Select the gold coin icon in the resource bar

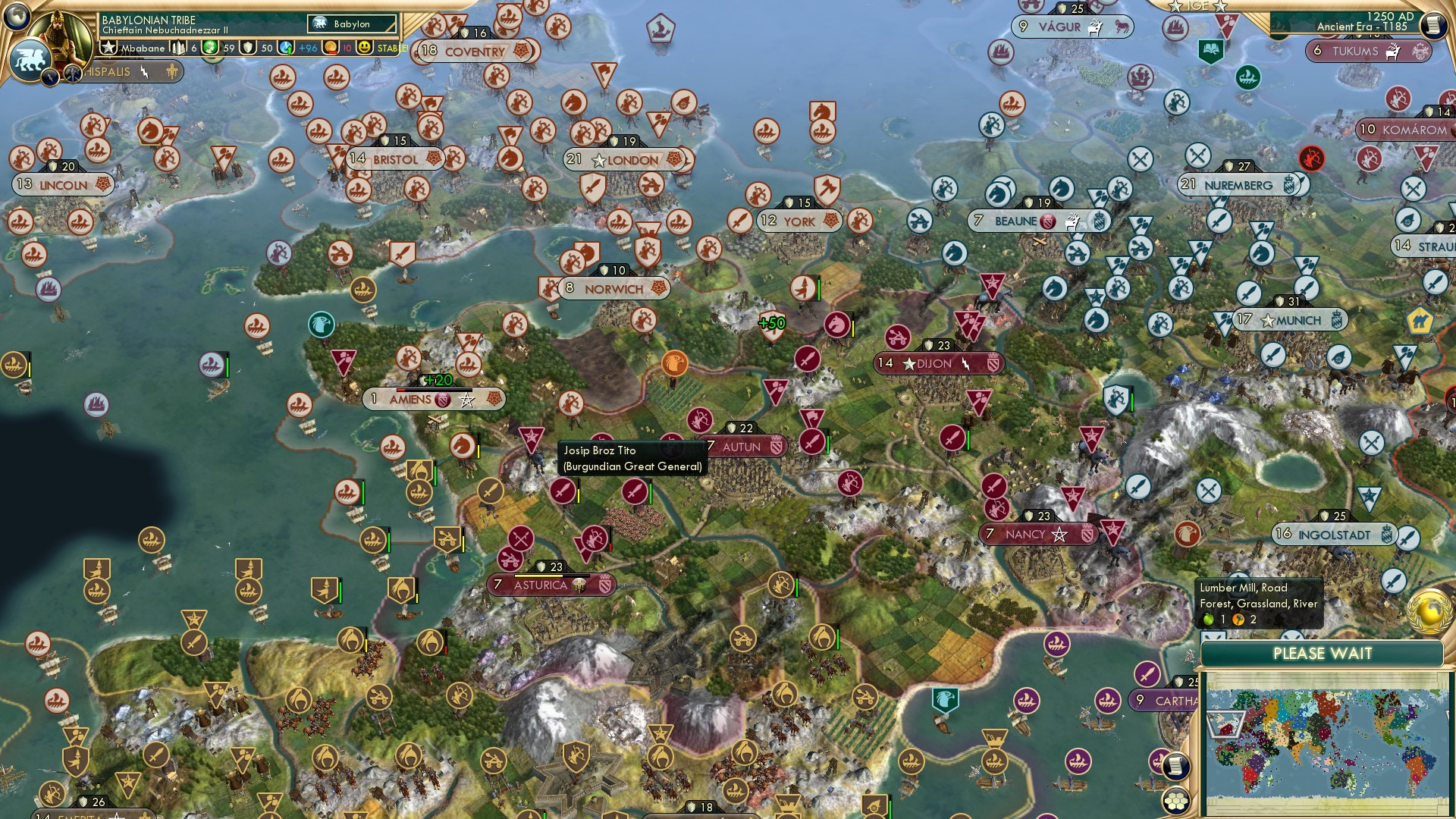(x=329, y=47)
